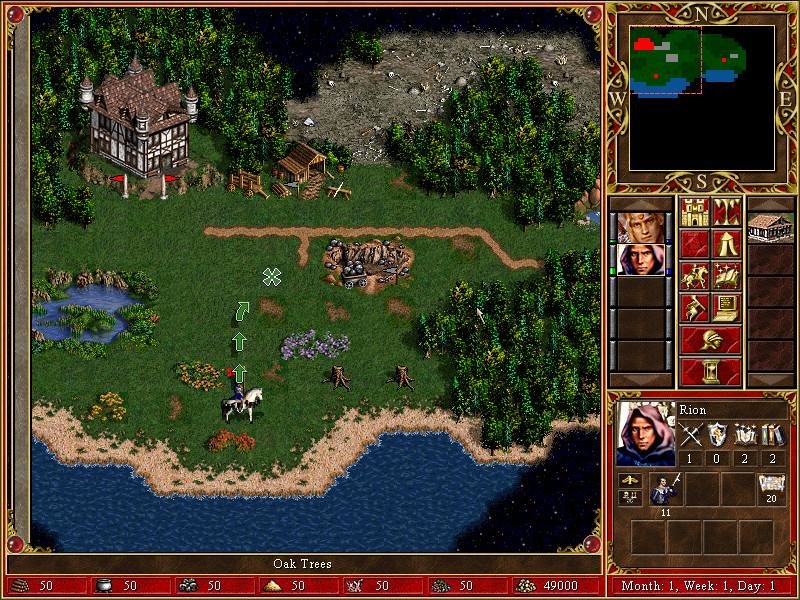Toggle the underground/surface view button
Viewport: 800px width, 600px height.
(726, 212)
